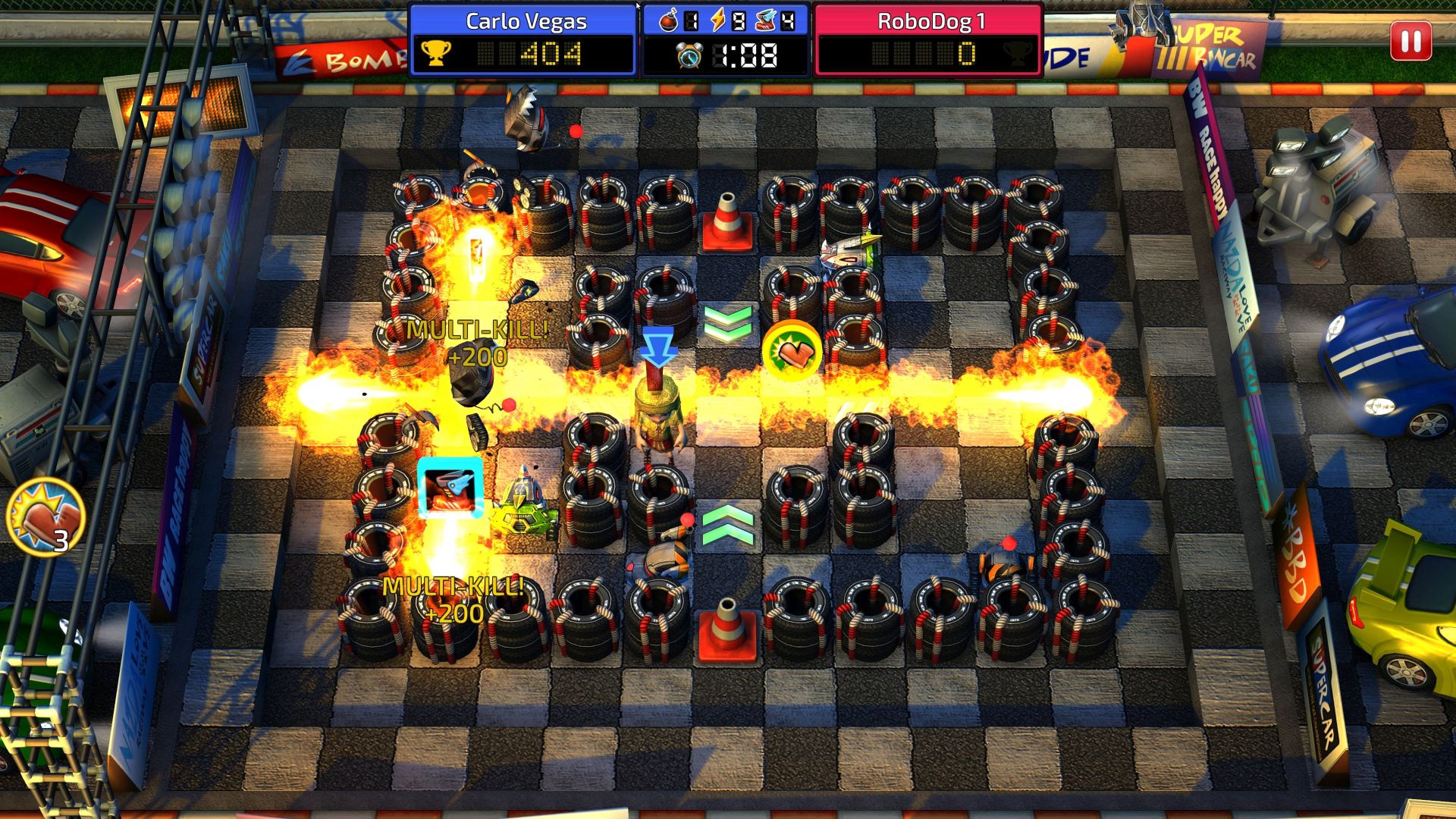
Task: Click the trophy icon beside the score
Action: pyautogui.click(x=435, y=54)
